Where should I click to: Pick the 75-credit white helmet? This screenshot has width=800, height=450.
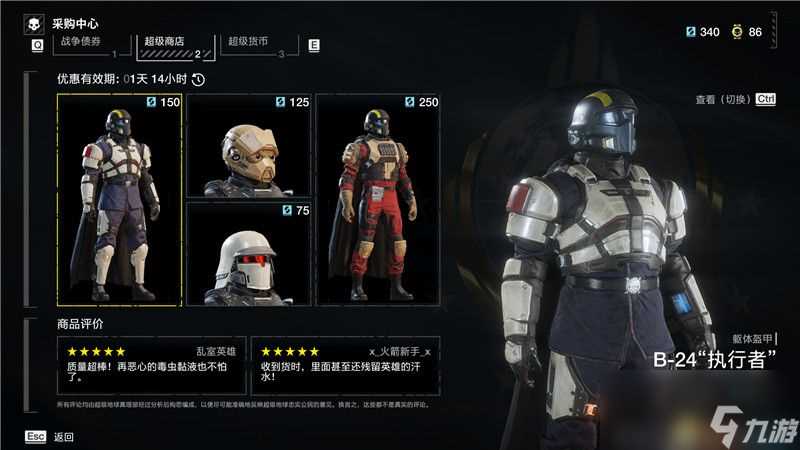point(248,254)
